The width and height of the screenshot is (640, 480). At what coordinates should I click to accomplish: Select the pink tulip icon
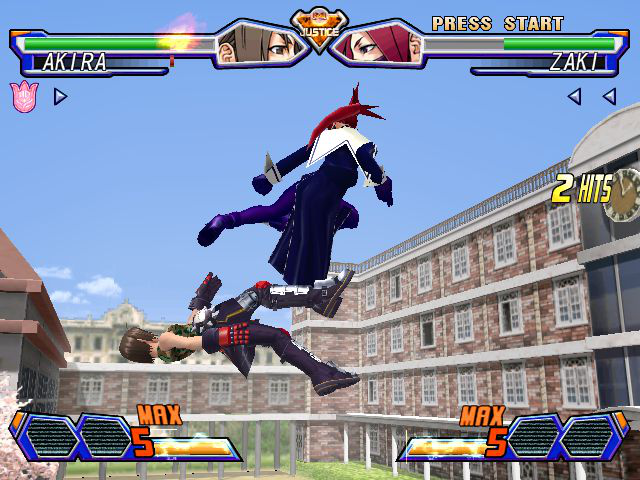pos(22,96)
